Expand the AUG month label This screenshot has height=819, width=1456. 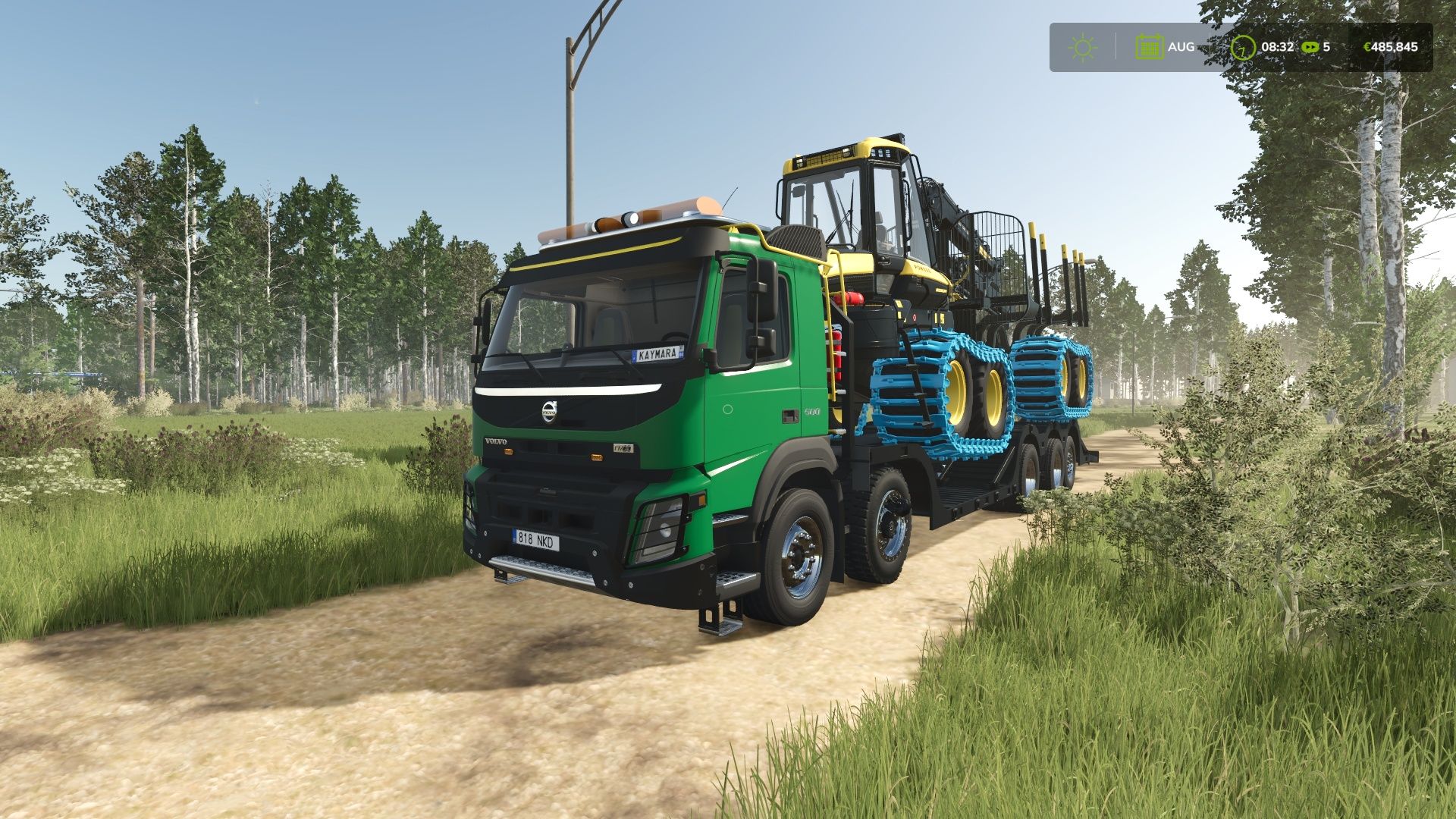1181,45
